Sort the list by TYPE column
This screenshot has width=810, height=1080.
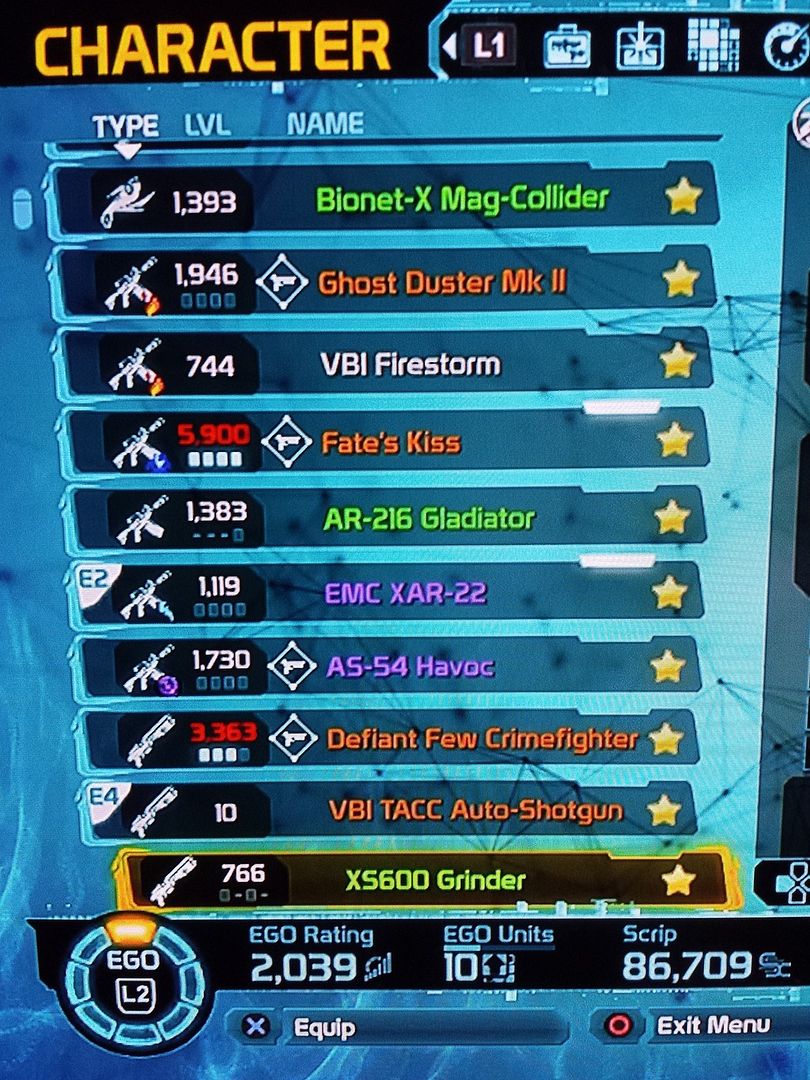(x=125, y=126)
